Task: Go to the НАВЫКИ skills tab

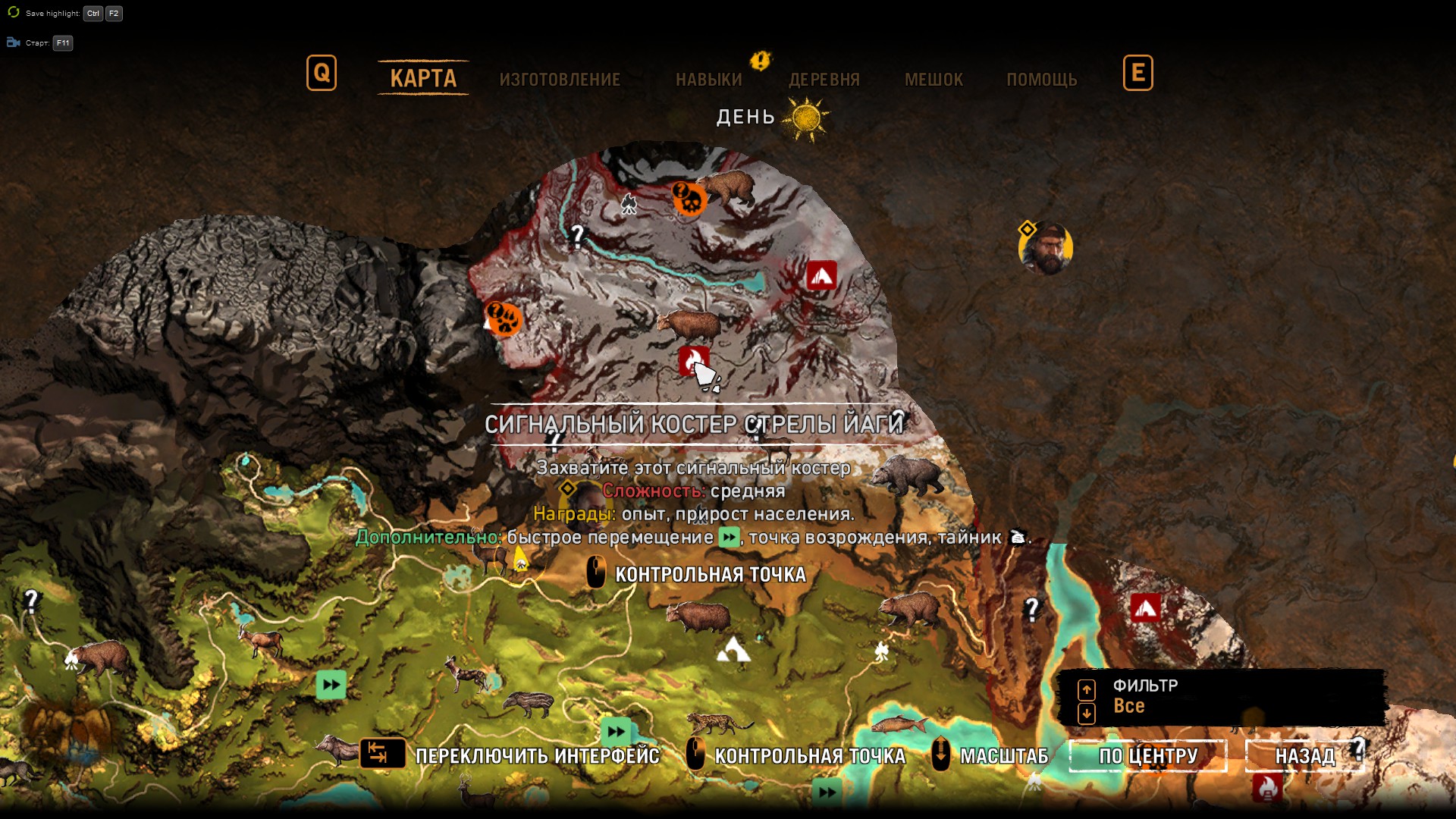Action: coord(709,80)
